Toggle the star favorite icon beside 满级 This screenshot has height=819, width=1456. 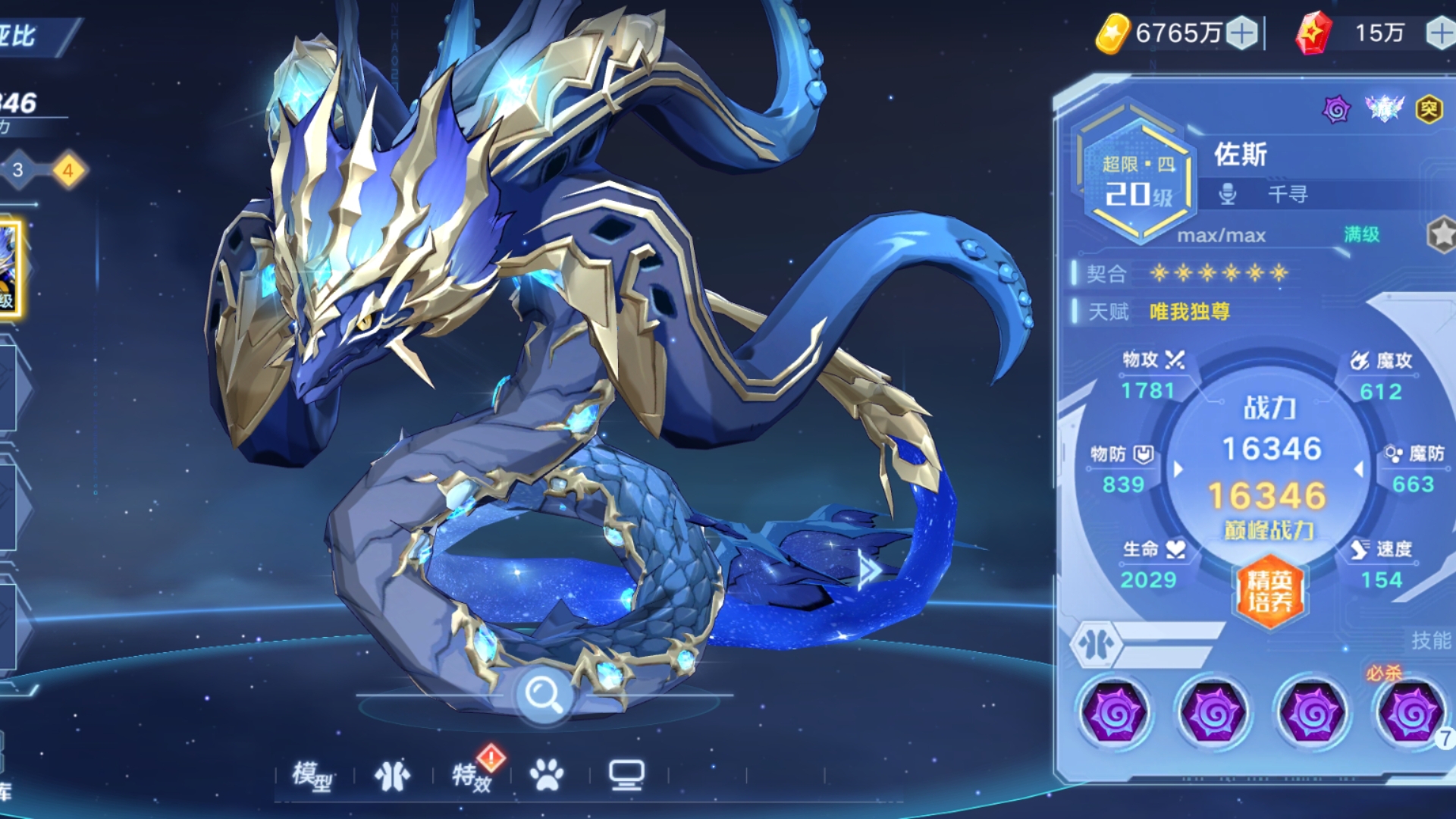click(1442, 235)
